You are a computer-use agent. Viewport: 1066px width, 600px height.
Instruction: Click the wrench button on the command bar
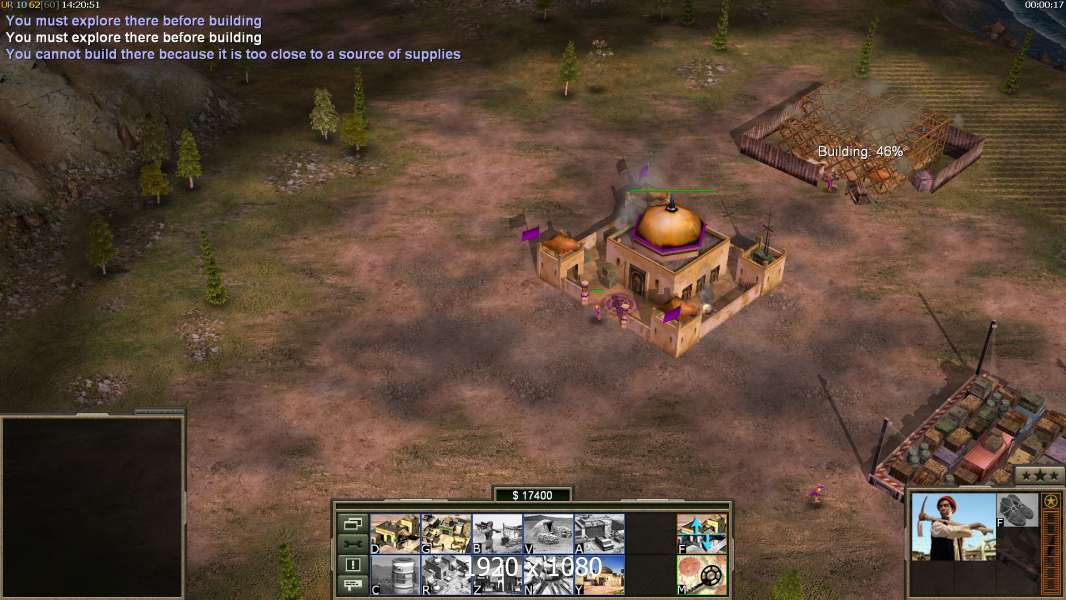352,544
